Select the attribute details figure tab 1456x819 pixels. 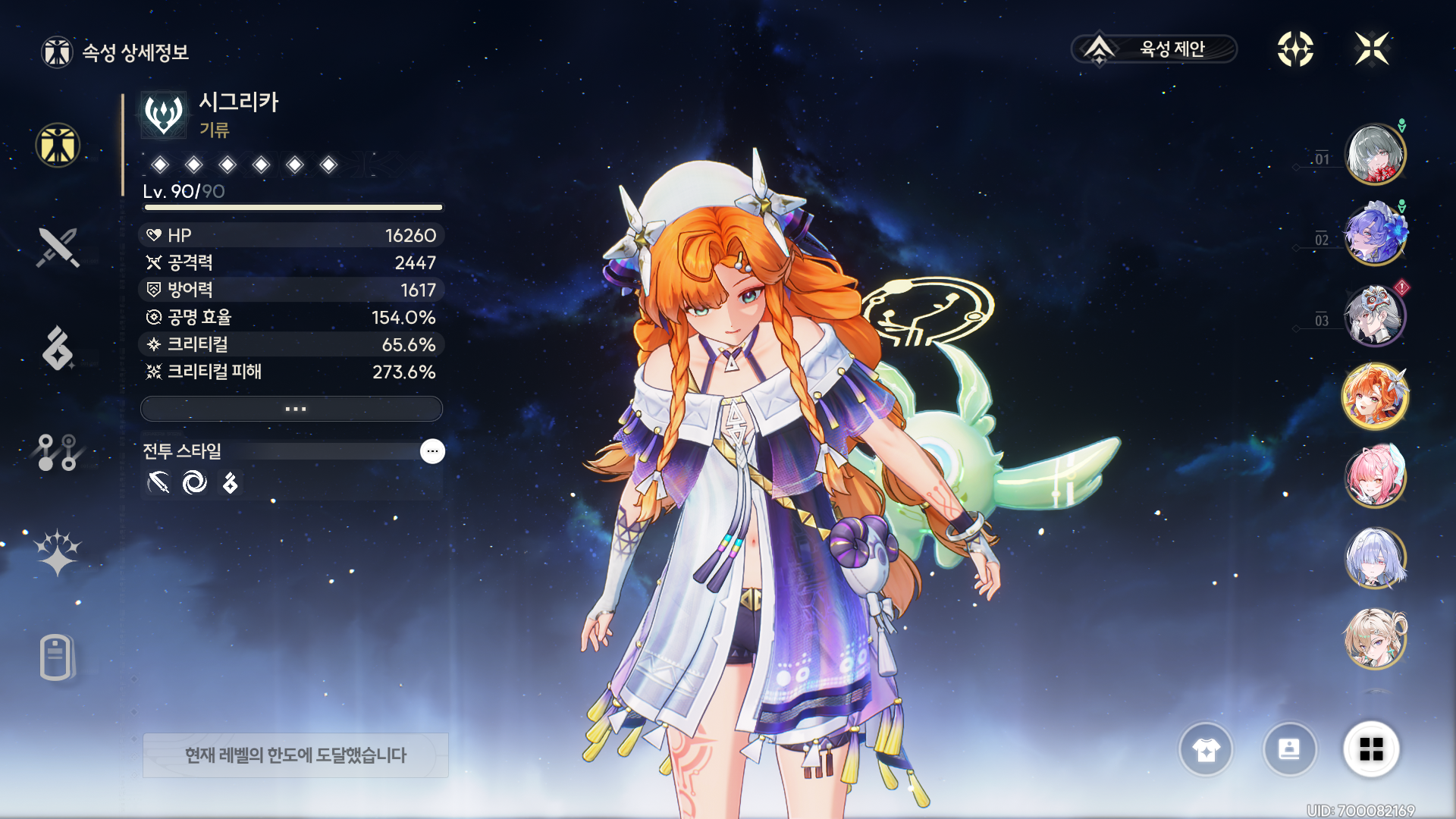tap(58, 145)
